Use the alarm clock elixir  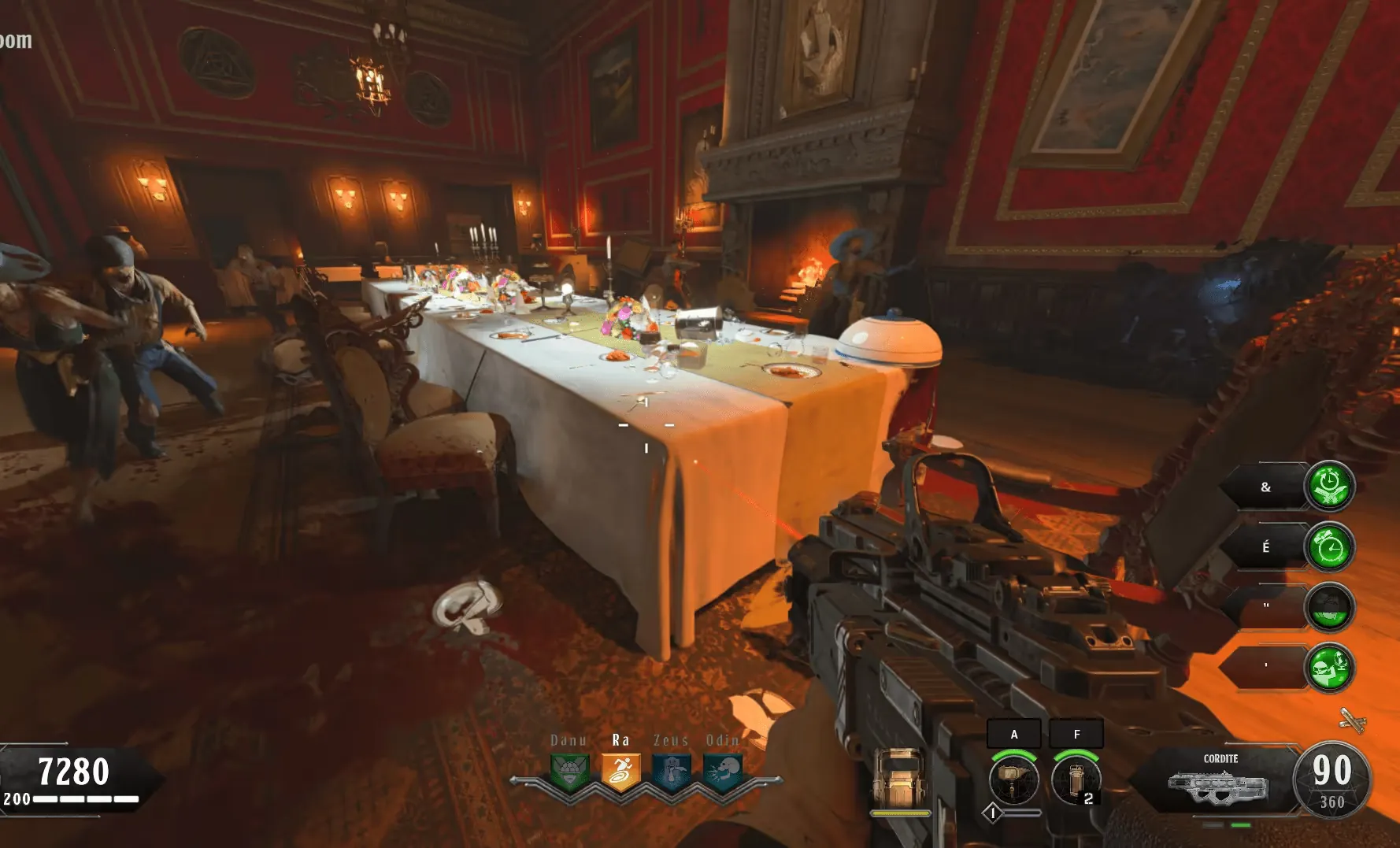[1329, 546]
